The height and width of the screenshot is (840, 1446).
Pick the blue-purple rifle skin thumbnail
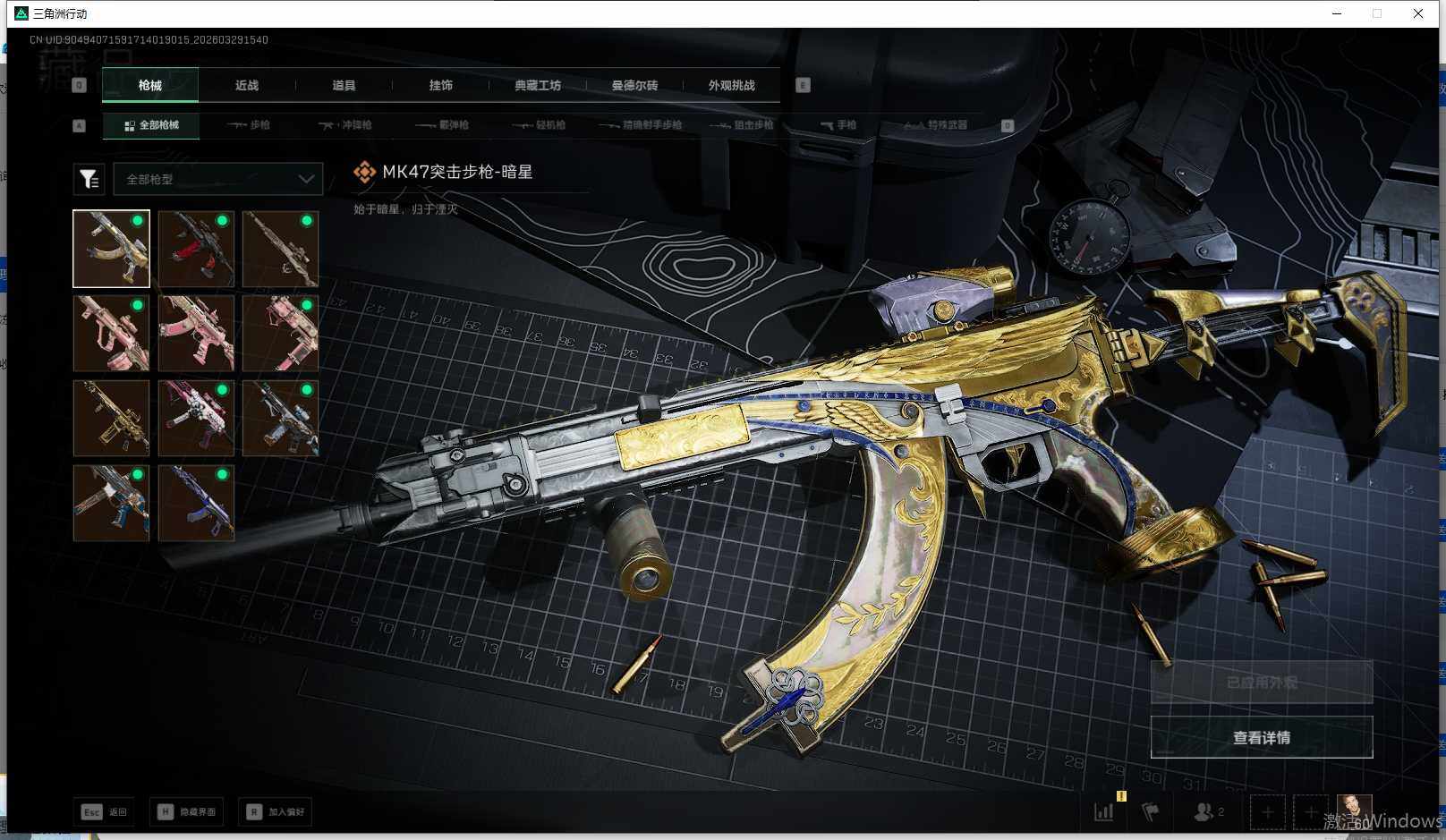click(x=196, y=503)
